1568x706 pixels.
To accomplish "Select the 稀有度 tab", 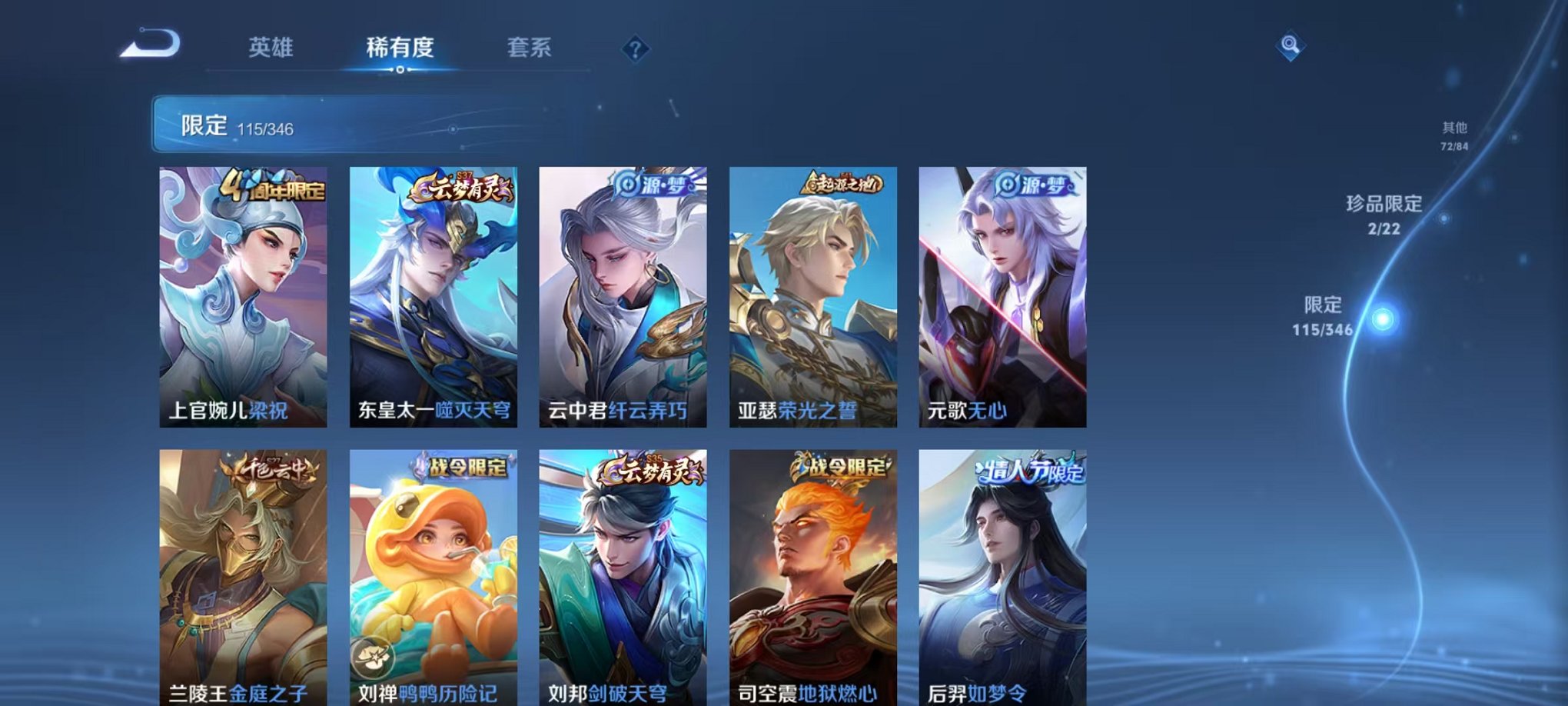I will 399,48.
